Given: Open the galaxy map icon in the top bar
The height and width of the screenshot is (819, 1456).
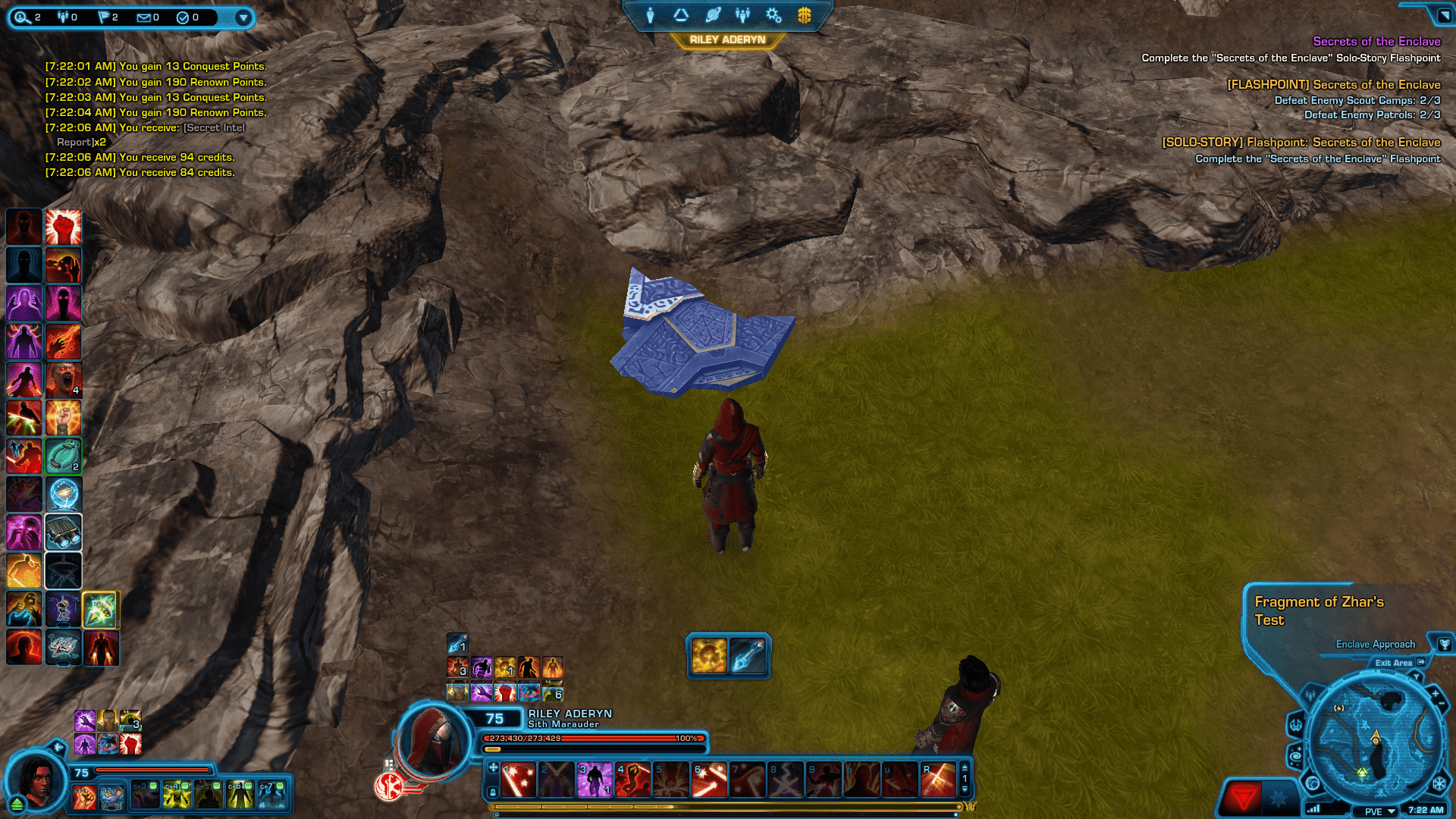Looking at the screenshot, I should (x=713, y=14).
